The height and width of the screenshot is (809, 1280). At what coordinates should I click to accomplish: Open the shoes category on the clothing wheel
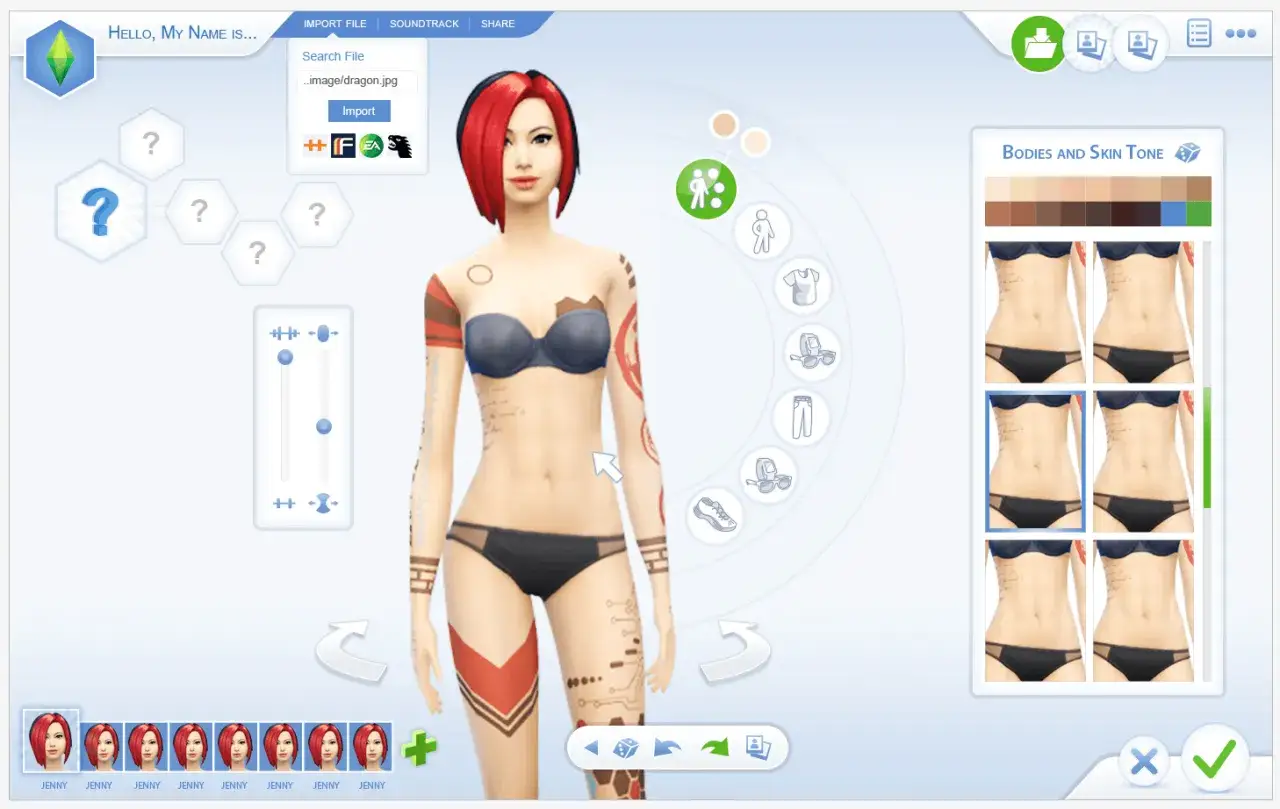[715, 513]
